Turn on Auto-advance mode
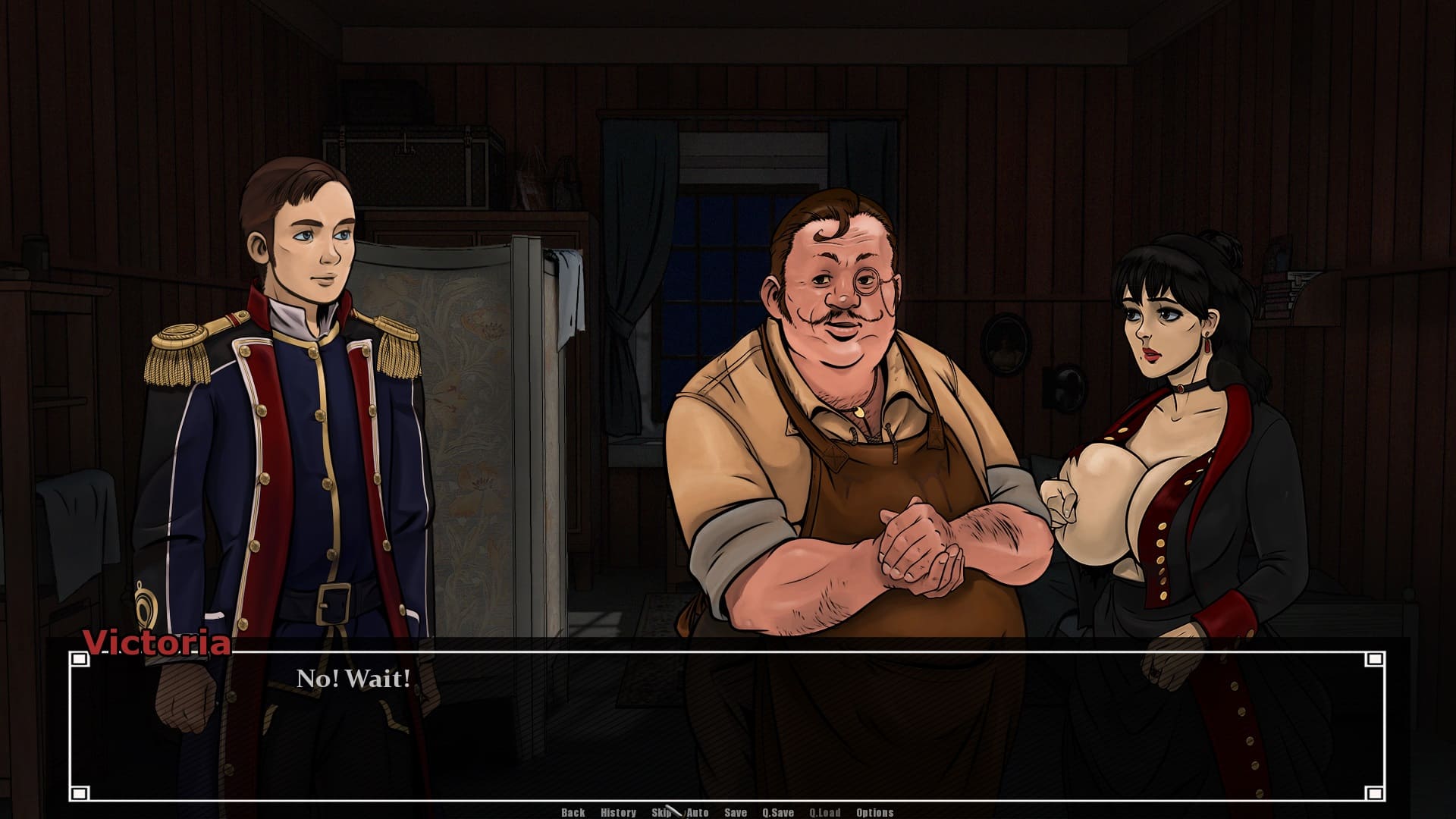The image size is (1456, 819). click(698, 812)
